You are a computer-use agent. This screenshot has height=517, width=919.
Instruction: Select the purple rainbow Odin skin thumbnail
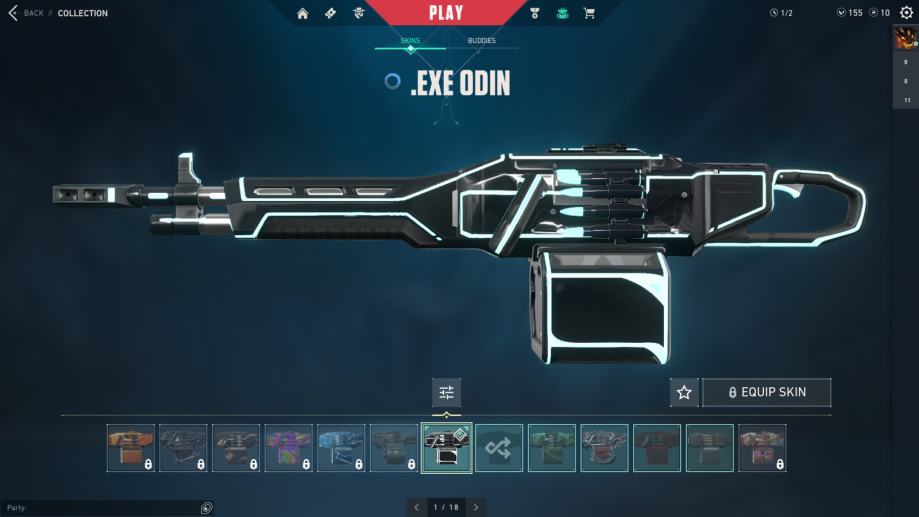[x=289, y=448]
